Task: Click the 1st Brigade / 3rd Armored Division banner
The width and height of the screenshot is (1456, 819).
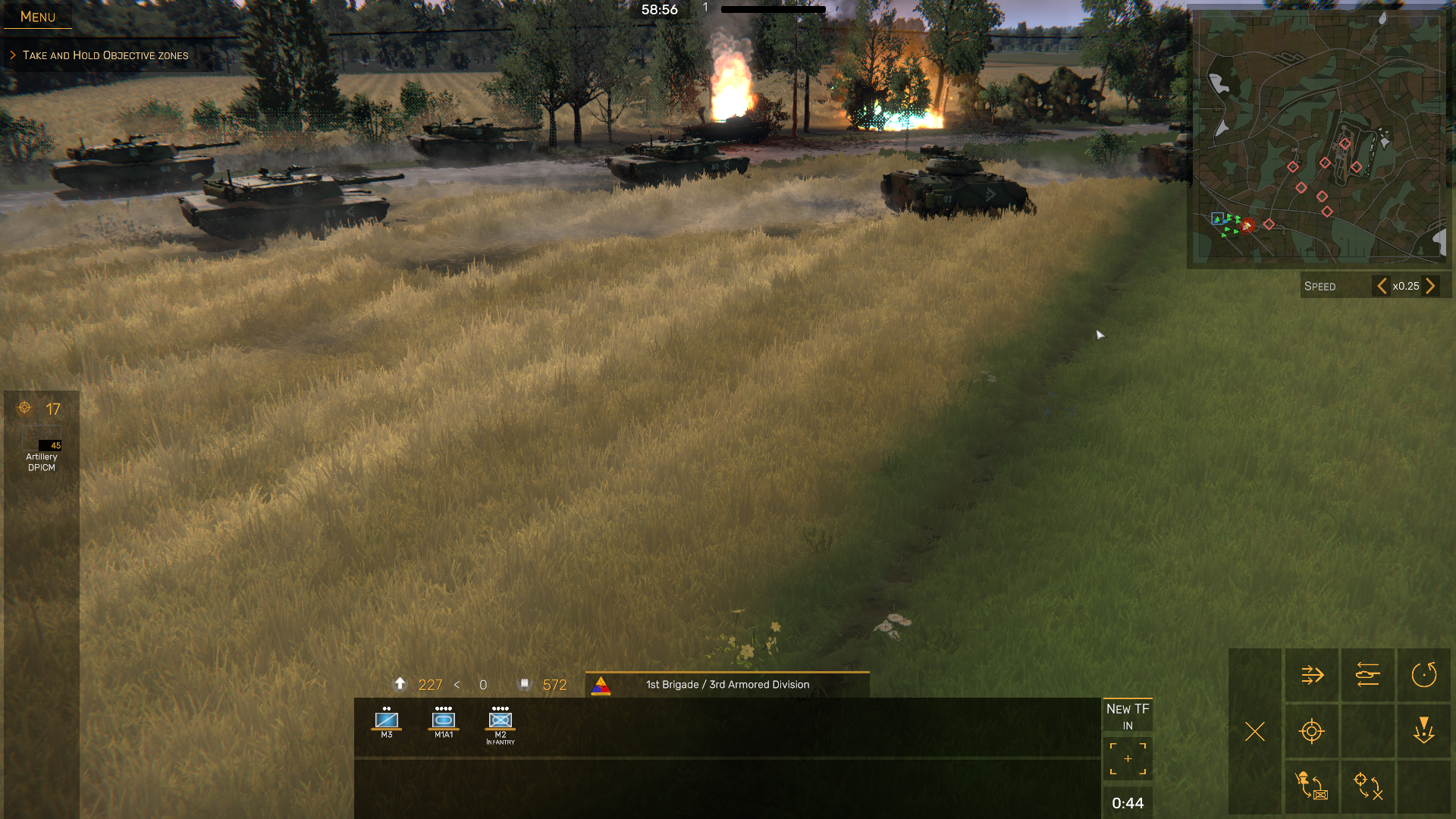Action: click(726, 685)
